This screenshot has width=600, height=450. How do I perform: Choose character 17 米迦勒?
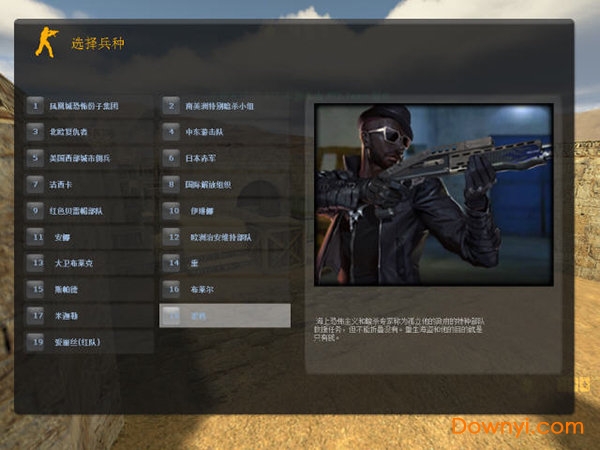point(90,315)
